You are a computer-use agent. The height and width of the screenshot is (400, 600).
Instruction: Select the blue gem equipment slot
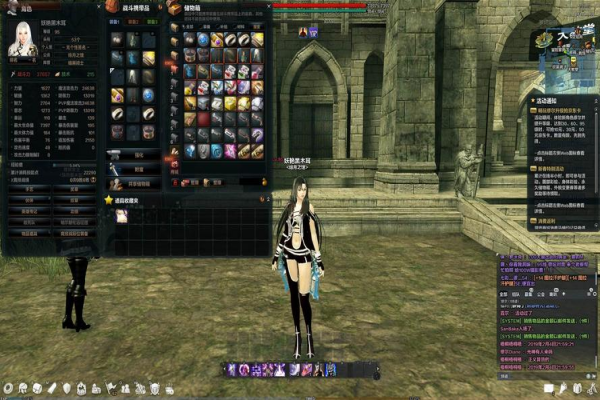(x=148, y=95)
